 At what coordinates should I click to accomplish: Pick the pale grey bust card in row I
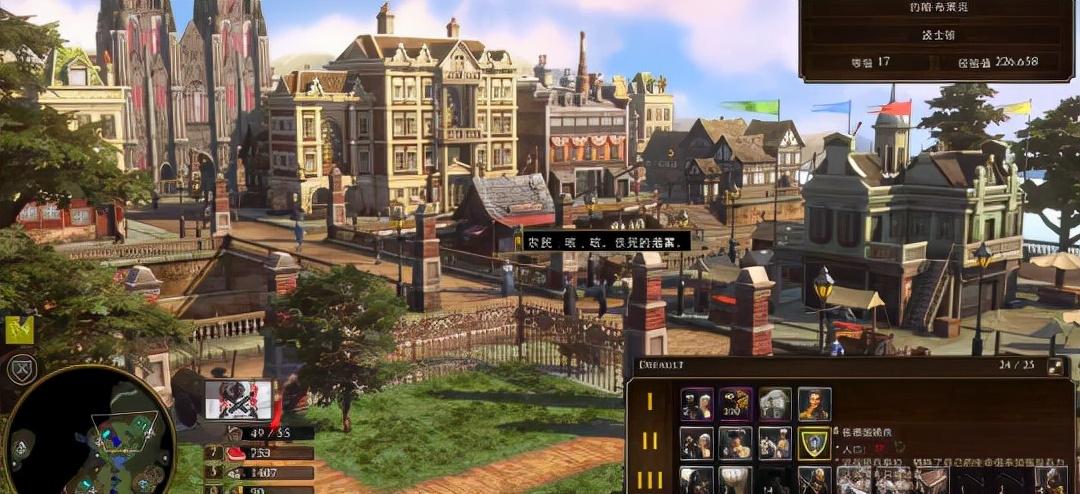point(775,404)
